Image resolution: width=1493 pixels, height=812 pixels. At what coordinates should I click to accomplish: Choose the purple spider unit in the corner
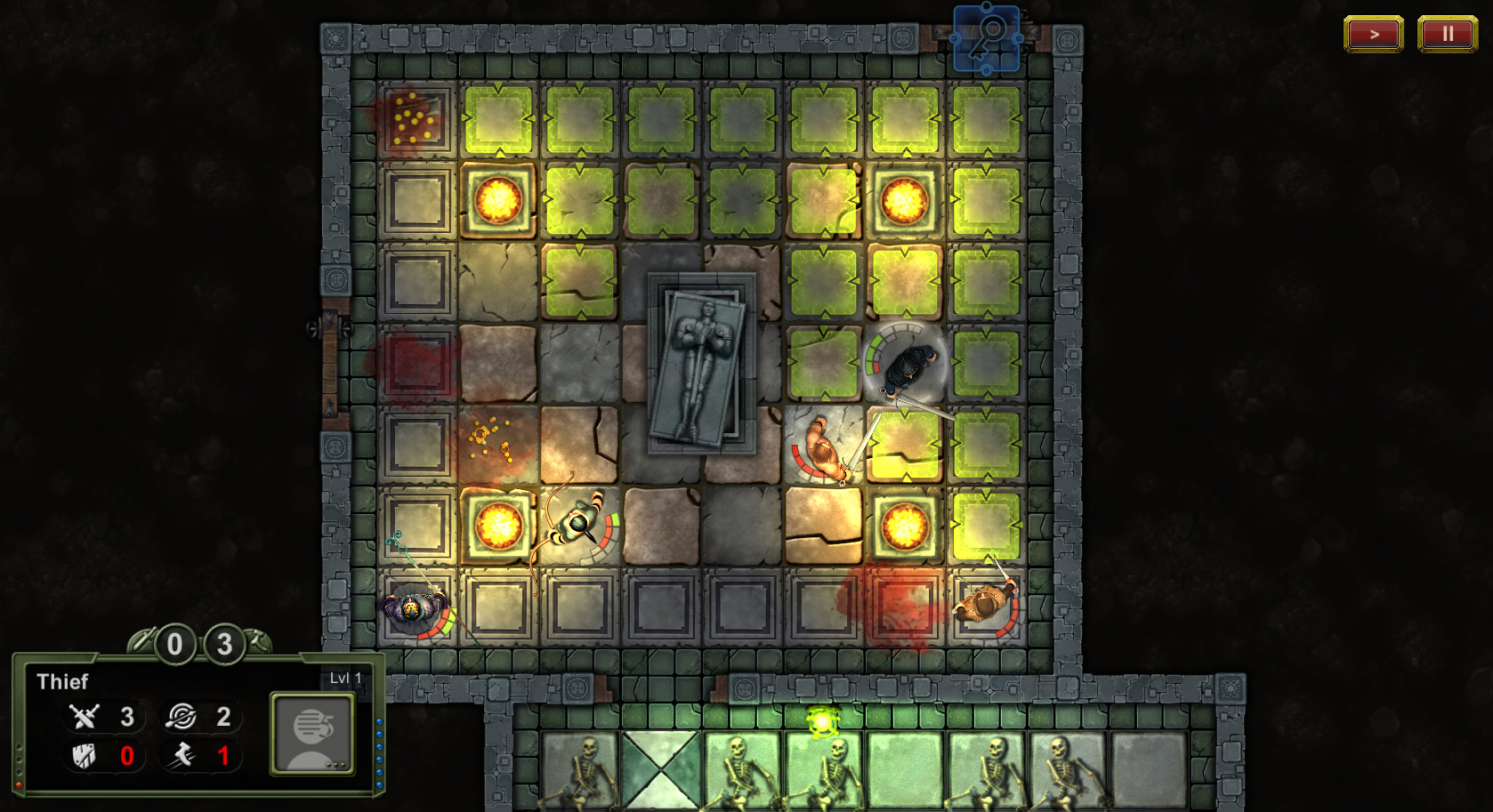click(x=412, y=609)
